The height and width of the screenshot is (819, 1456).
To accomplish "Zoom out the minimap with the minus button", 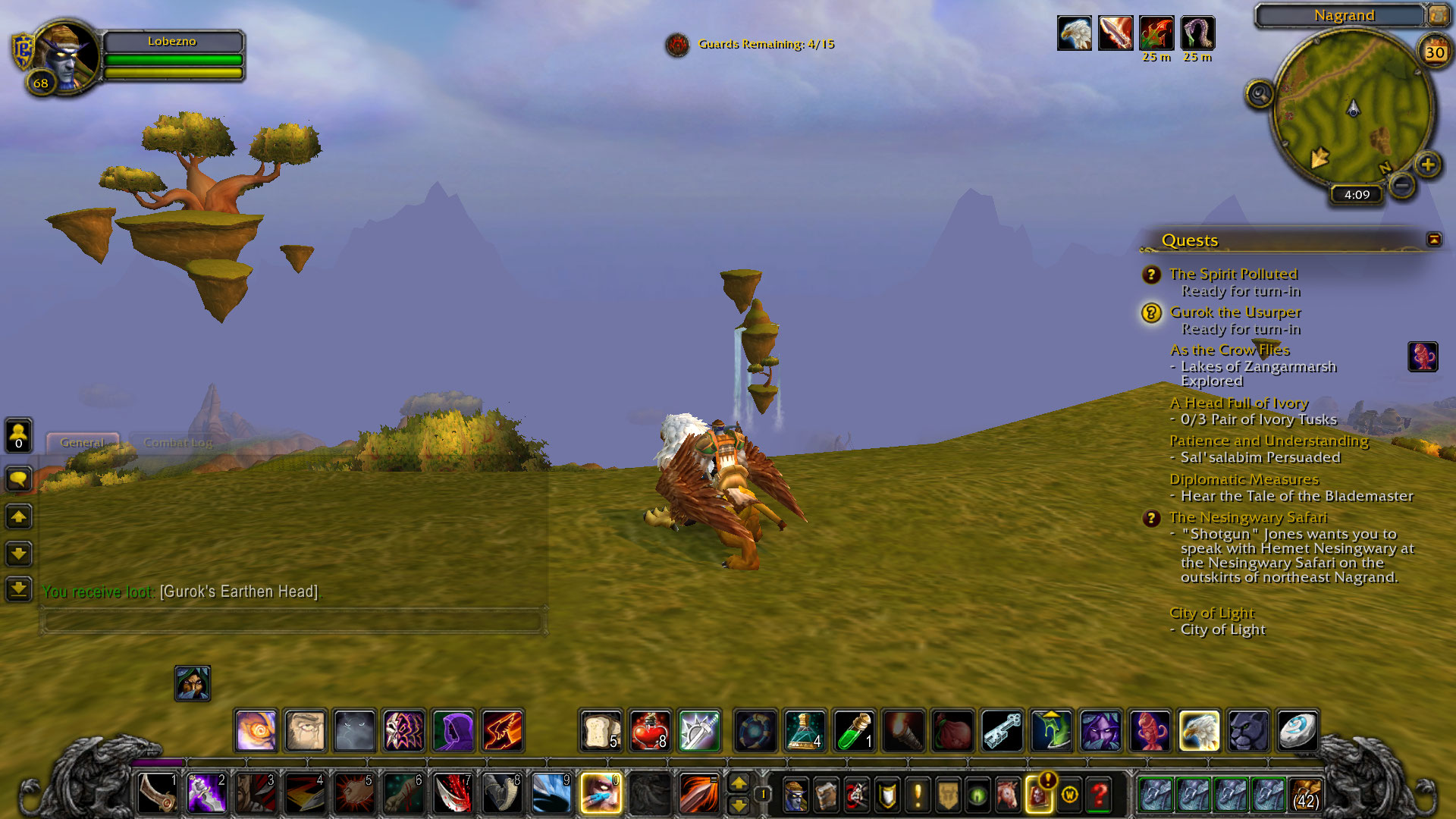I will click(x=1402, y=184).
